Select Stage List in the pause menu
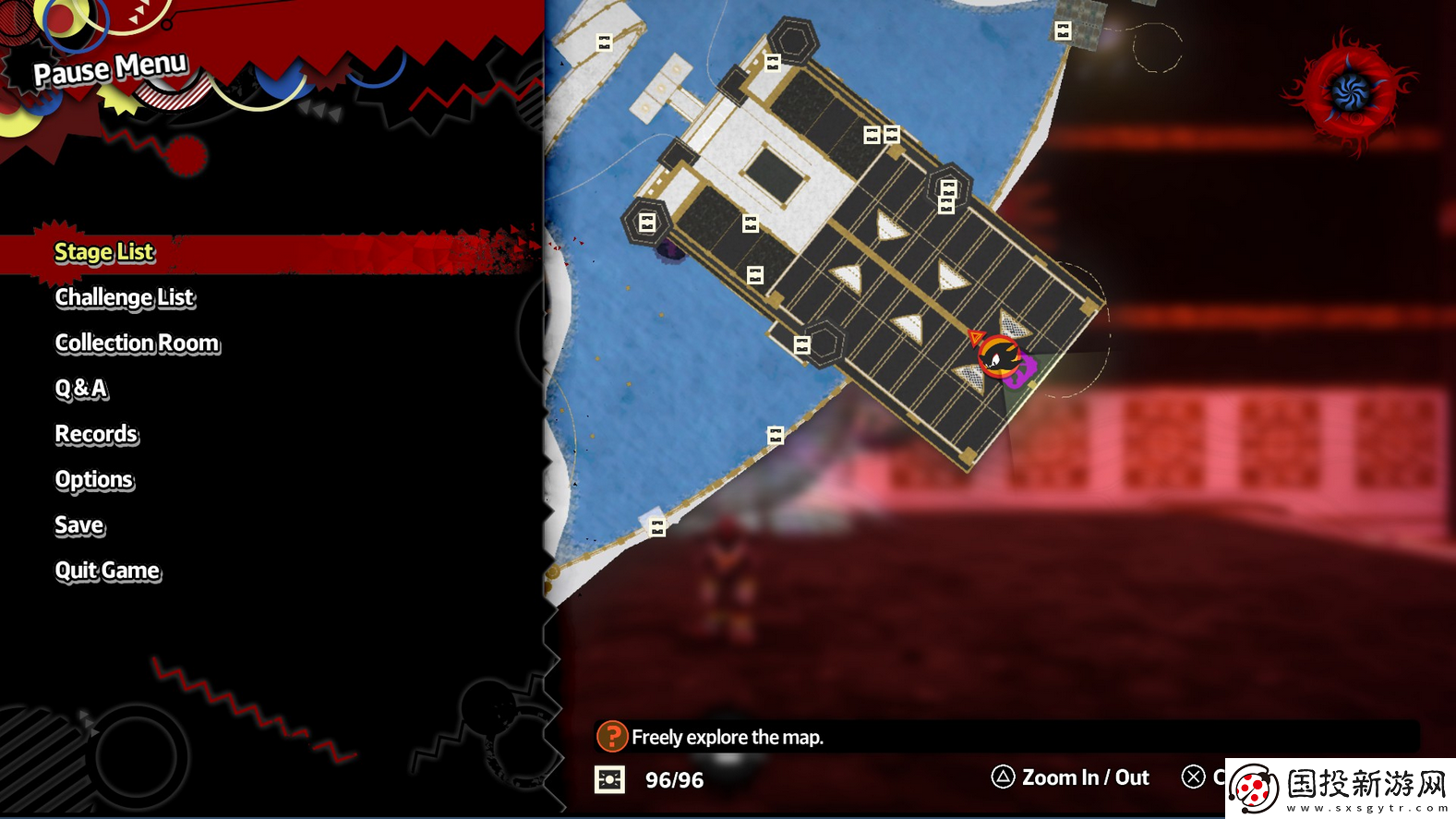This screenshot has width=1456, height=819. pyautogui.click(x=104, y=252)
